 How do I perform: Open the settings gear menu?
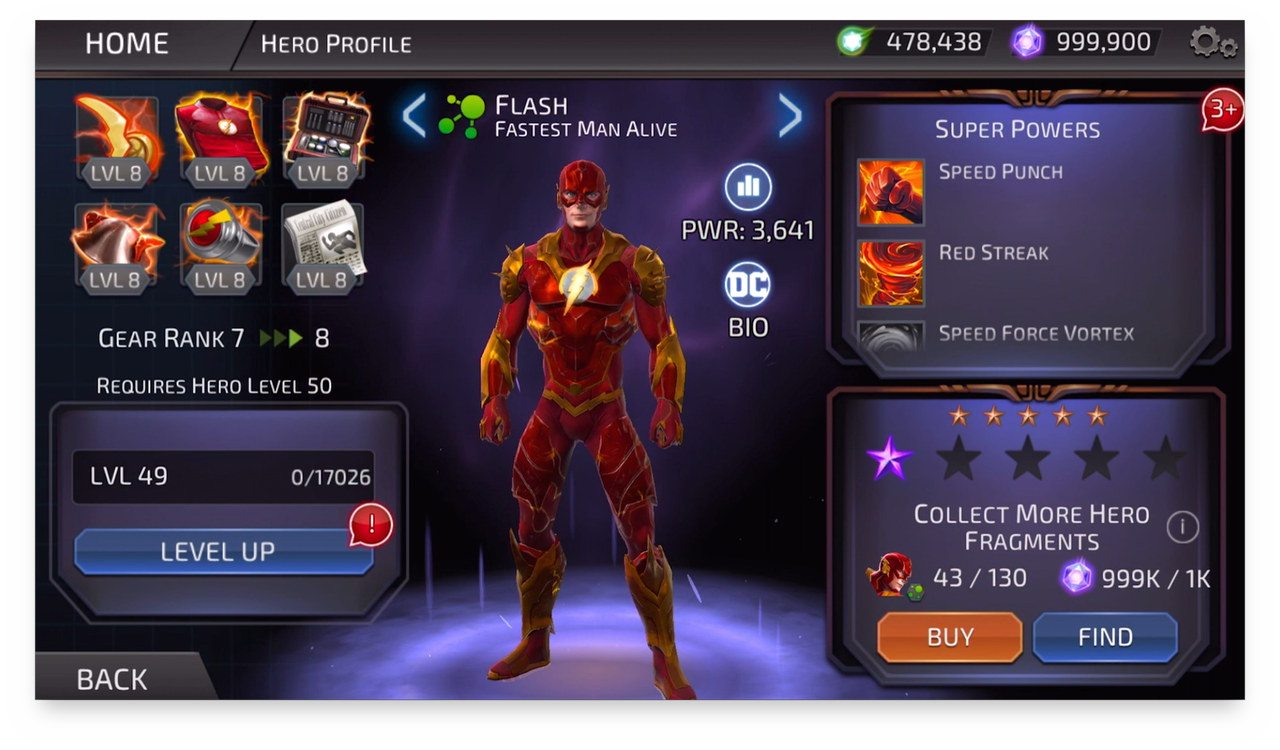point(1212,43)
